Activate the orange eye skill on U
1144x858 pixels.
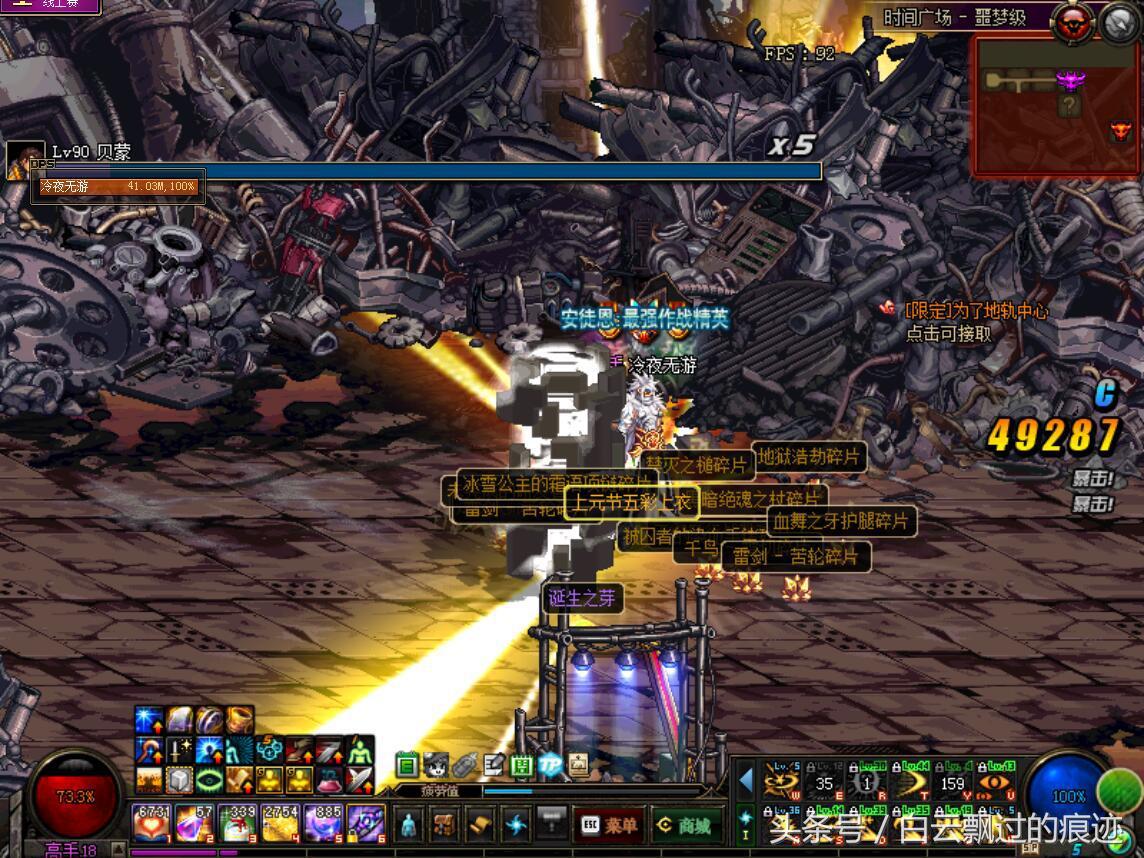point(996,781)
